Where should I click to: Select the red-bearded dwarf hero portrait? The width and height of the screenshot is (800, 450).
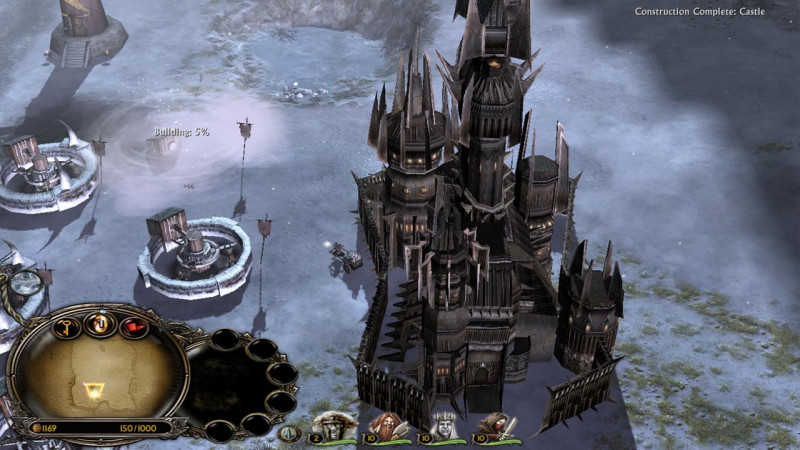click(x=387, y=426)
